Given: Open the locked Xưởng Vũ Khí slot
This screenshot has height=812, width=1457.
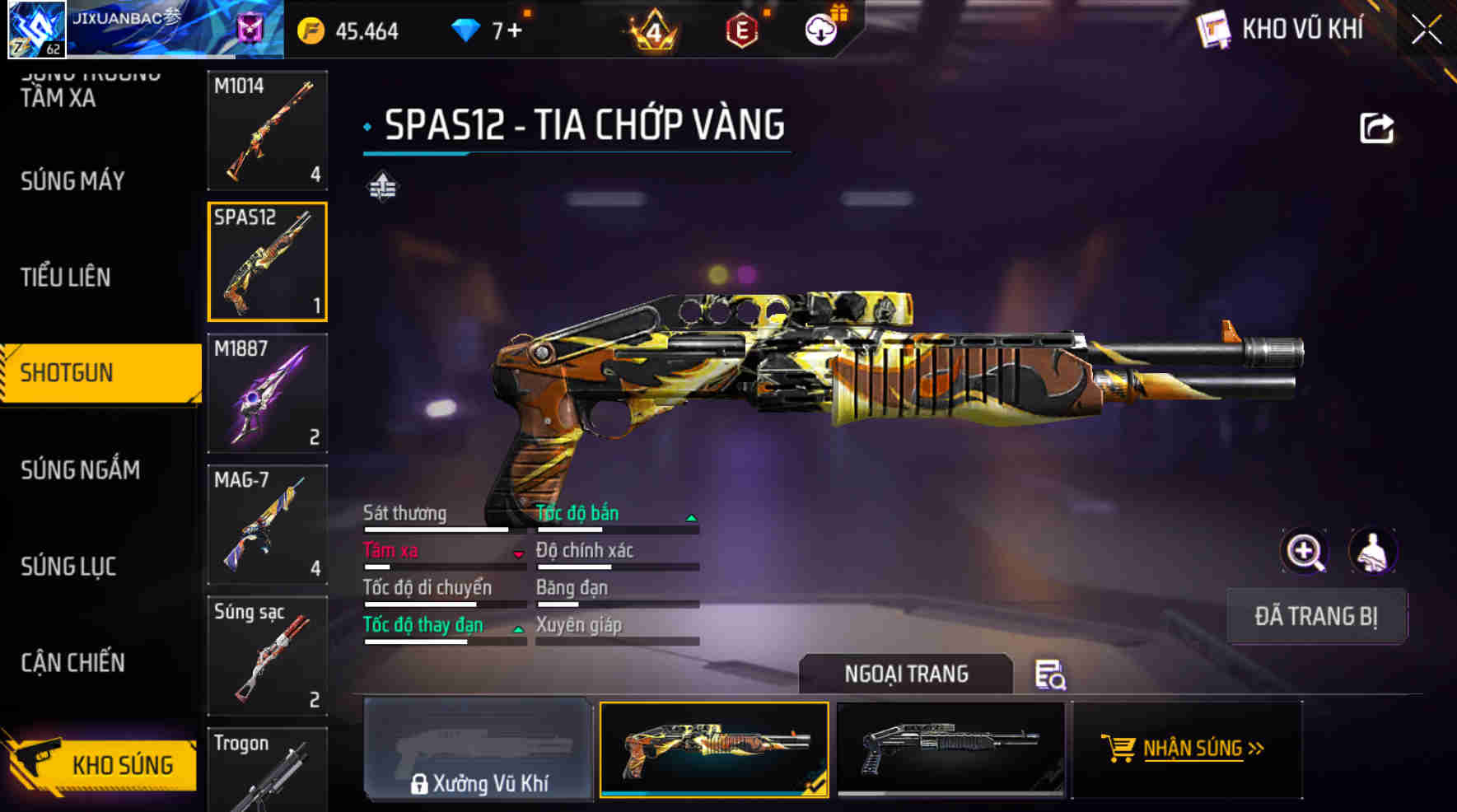Looking at the screenshot, I should 478,749.
